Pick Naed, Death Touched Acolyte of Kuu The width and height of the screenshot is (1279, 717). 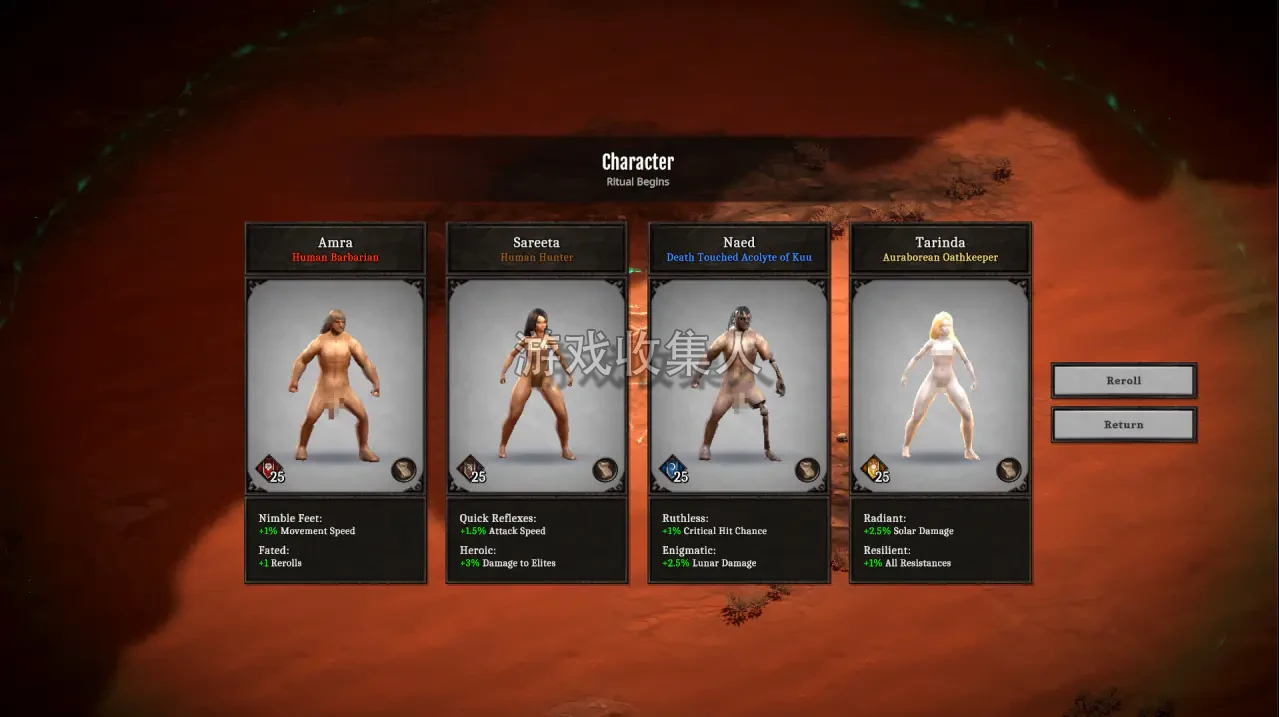click(x=739, y=385)
